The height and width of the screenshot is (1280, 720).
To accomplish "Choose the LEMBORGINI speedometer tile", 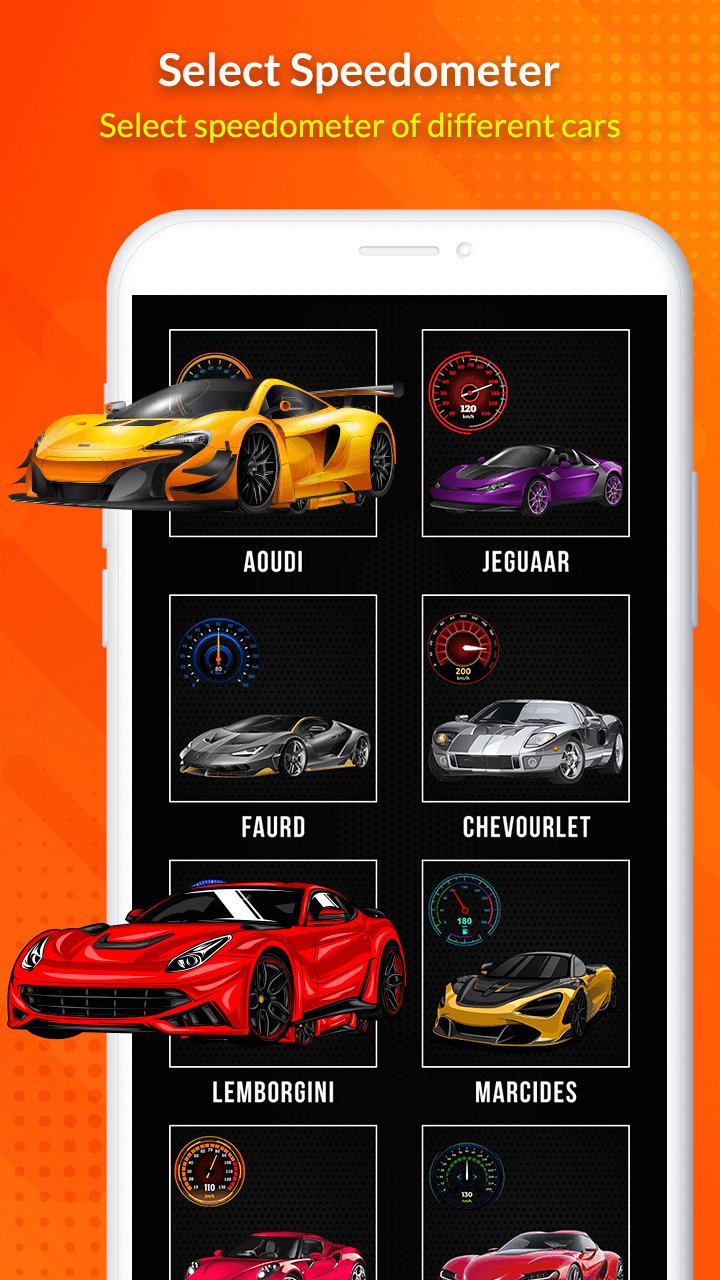I will pyautogui.click(x=273, y=963).
